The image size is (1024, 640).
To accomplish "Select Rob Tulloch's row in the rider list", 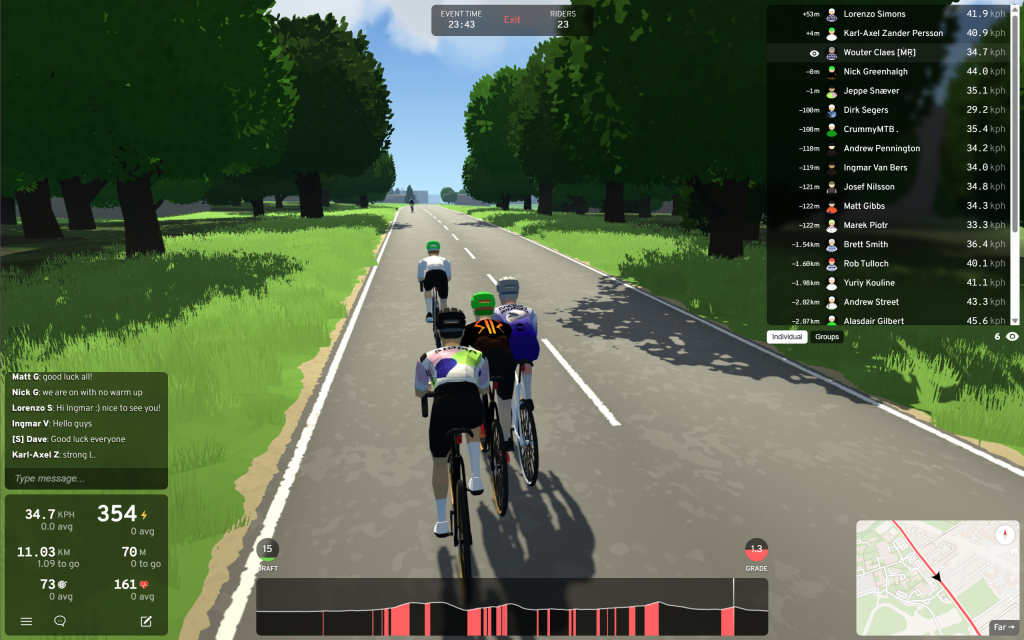I will [868, 264].
